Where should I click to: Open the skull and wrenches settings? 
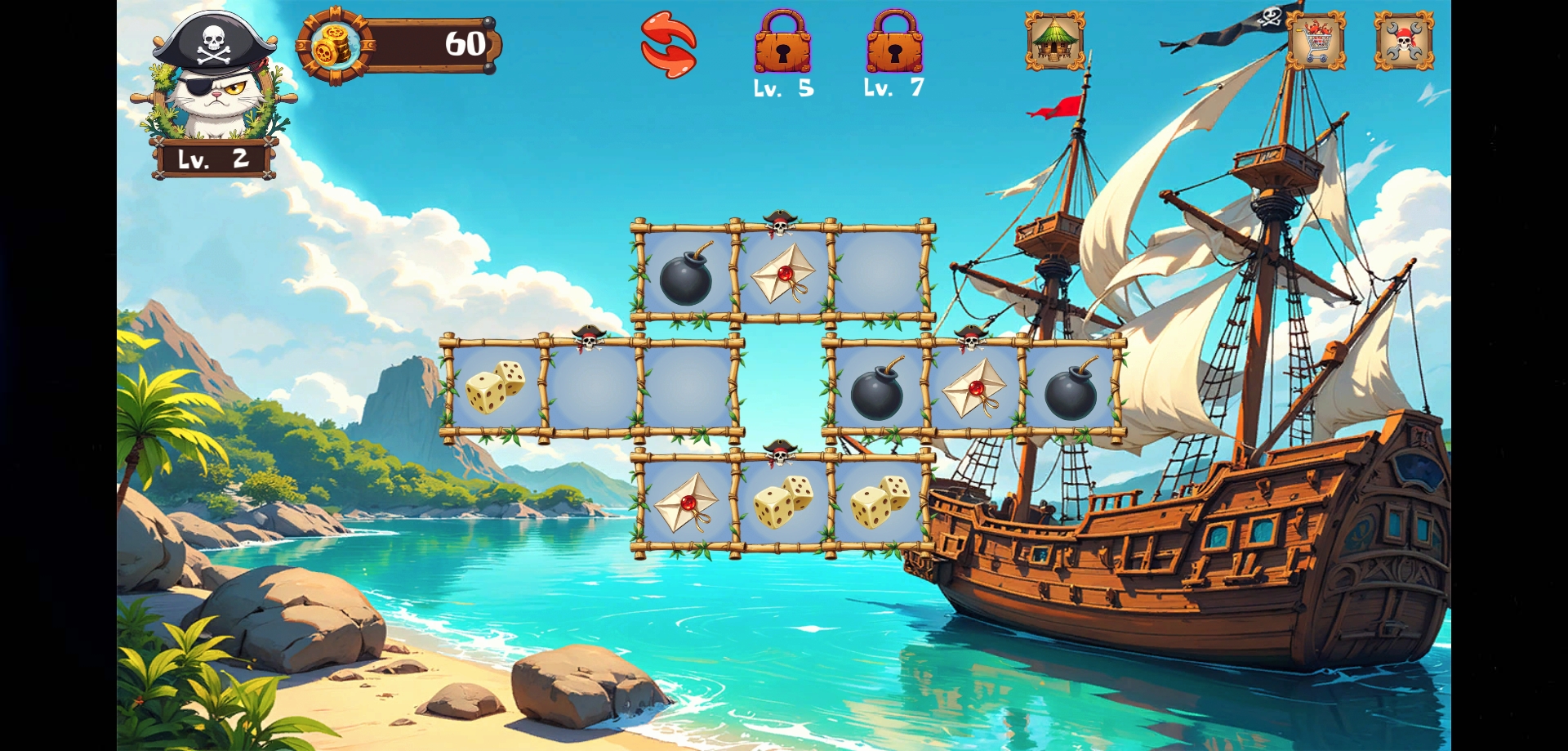click(x=1404, y=40)
